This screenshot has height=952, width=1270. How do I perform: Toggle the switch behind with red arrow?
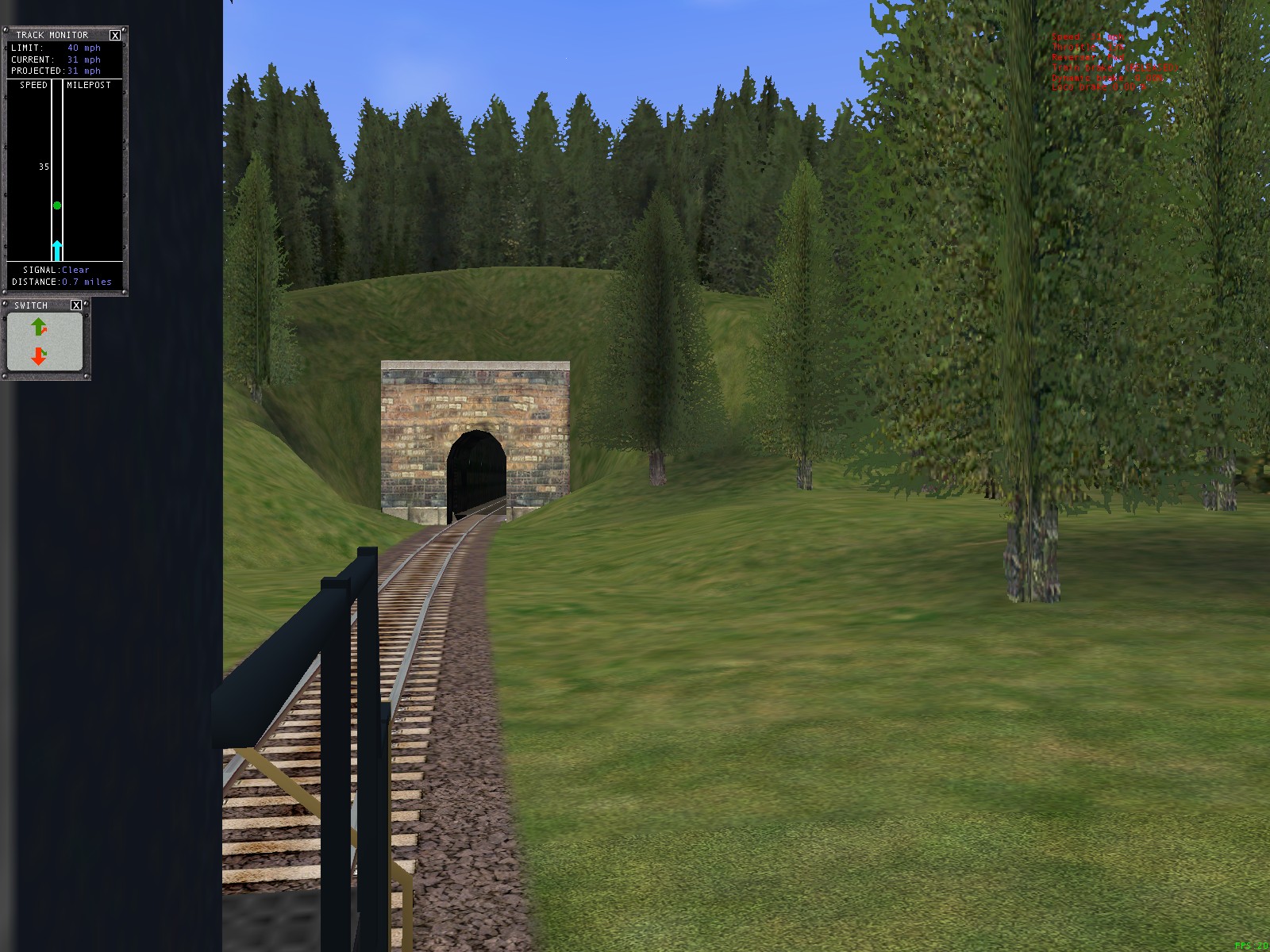(39, 356)
